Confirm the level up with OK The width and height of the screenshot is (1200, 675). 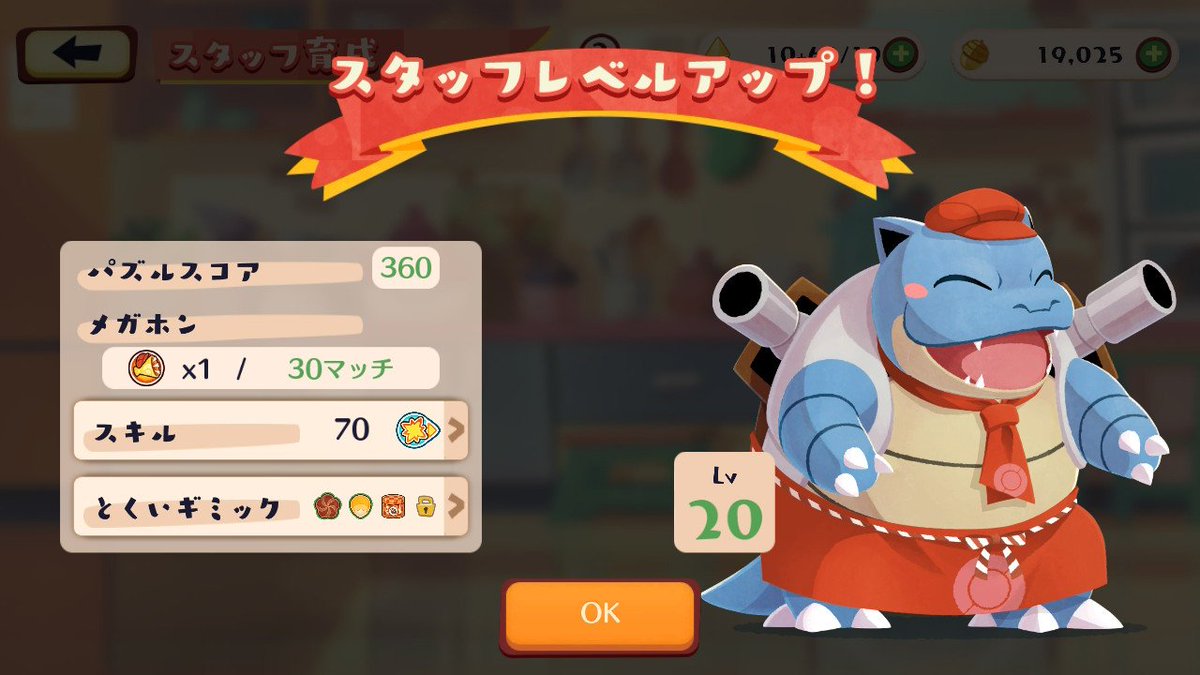coord(599,612)
